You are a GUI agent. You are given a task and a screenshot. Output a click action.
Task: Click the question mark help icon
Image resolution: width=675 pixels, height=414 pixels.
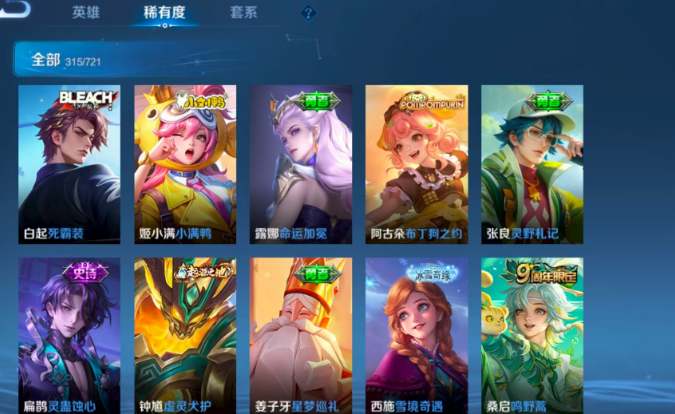pyautogui.click(x=308, y=14)
